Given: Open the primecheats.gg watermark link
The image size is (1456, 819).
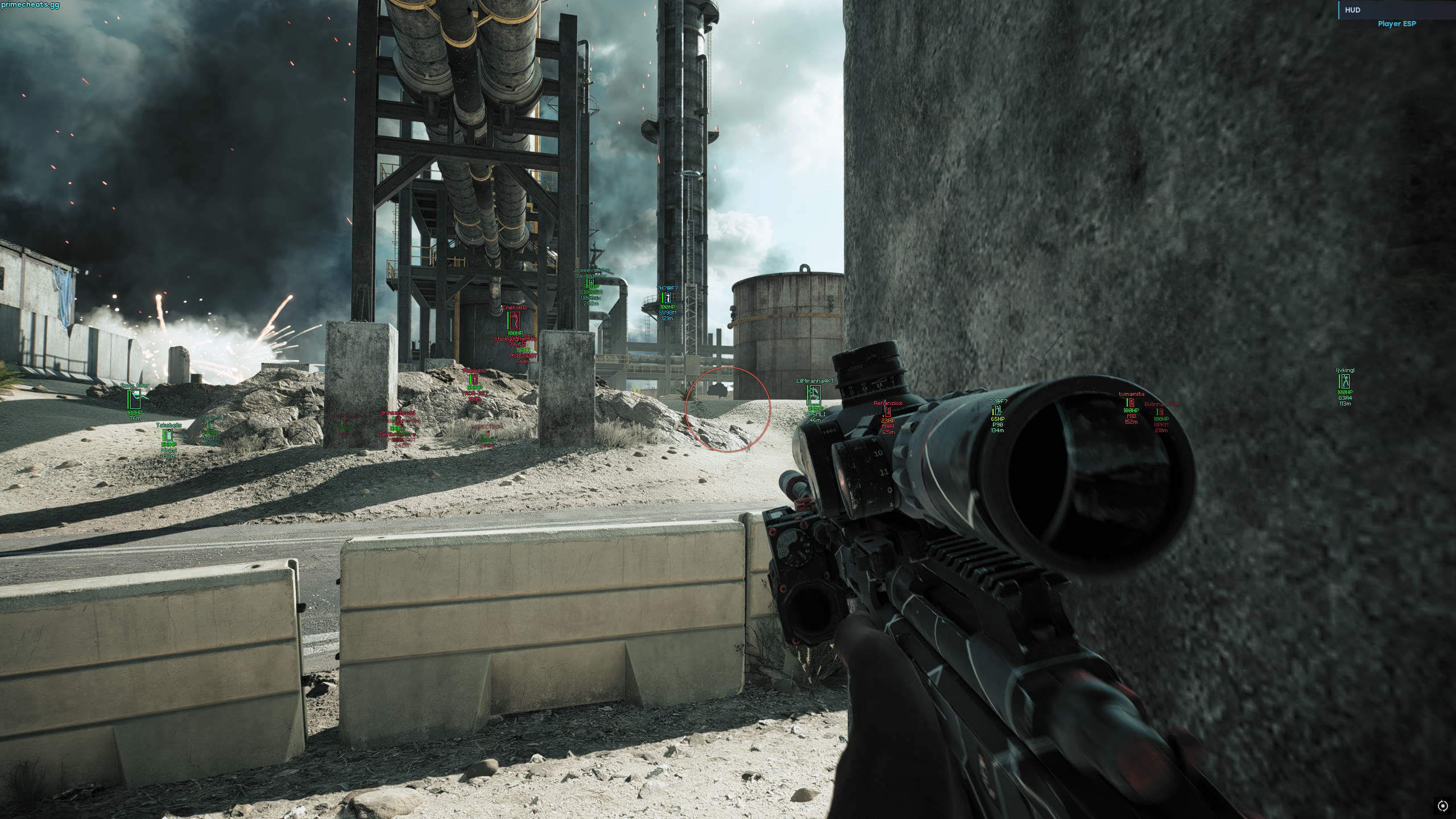Looking at the screenshot, I should 30,5.
